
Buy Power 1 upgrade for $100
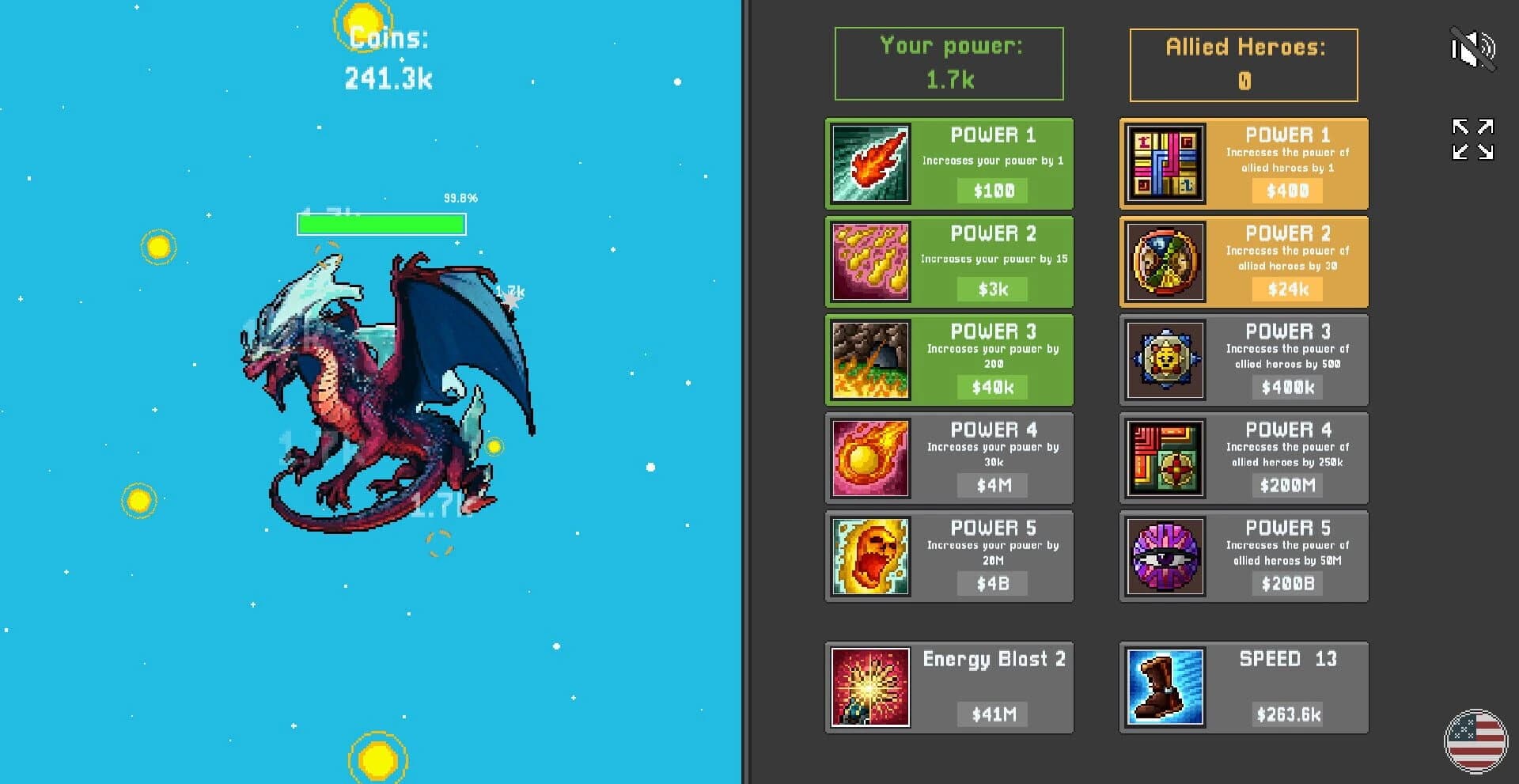[991, 190]
